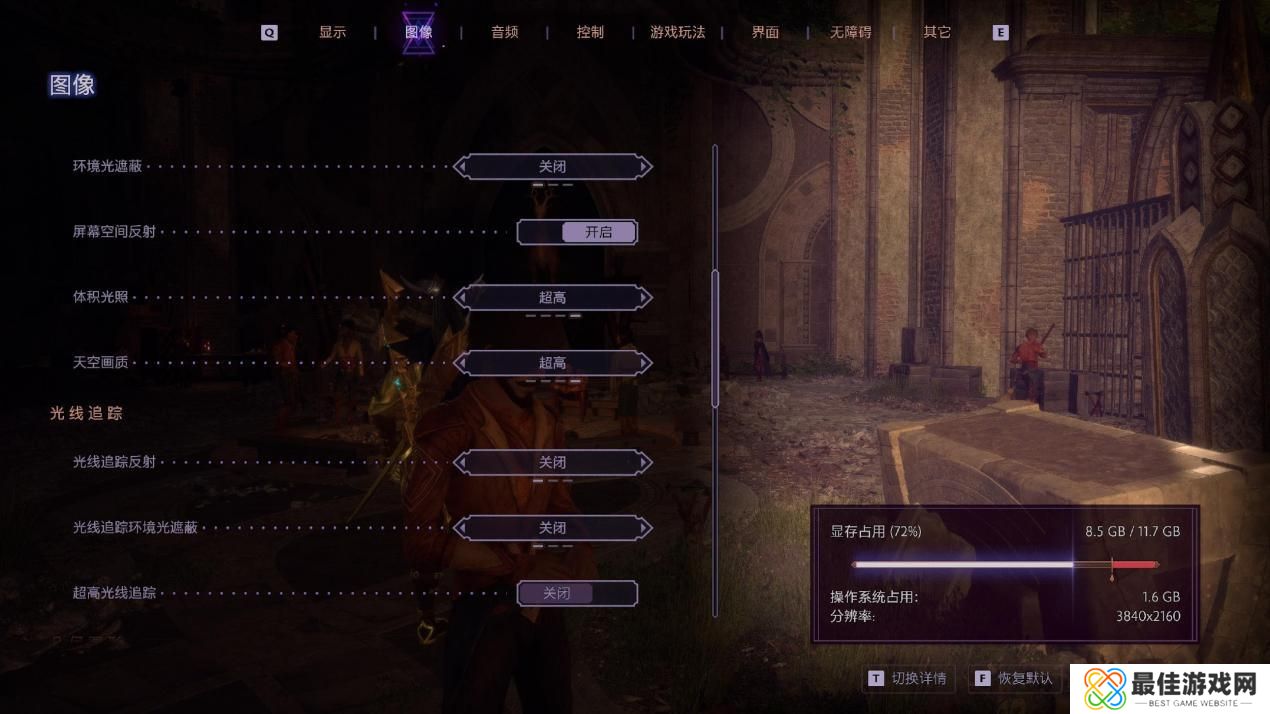Restore defaults with 恢复默认
The width and height of the screenshot is (1270, 714).
pos(1014,678)
